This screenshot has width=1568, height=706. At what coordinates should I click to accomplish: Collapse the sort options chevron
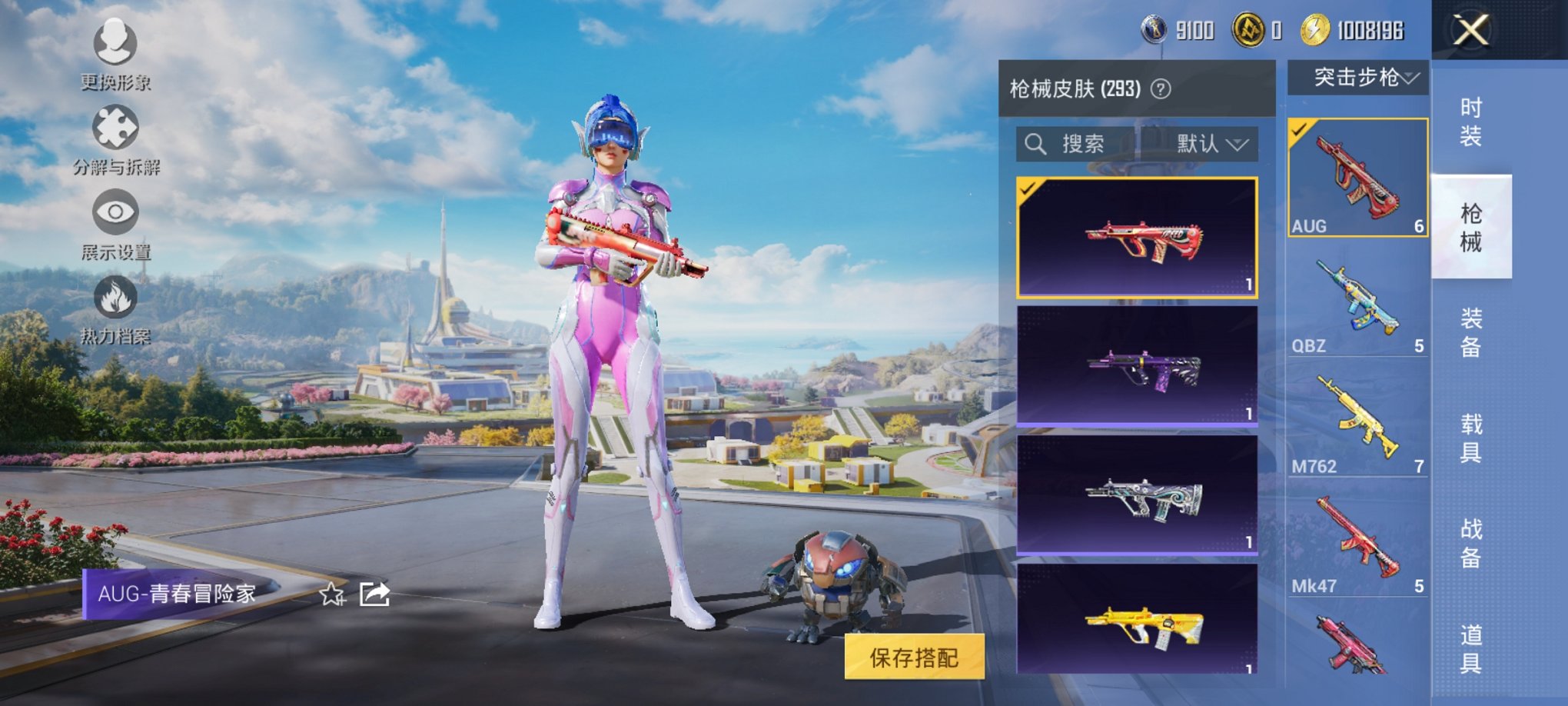[1237, 145]
